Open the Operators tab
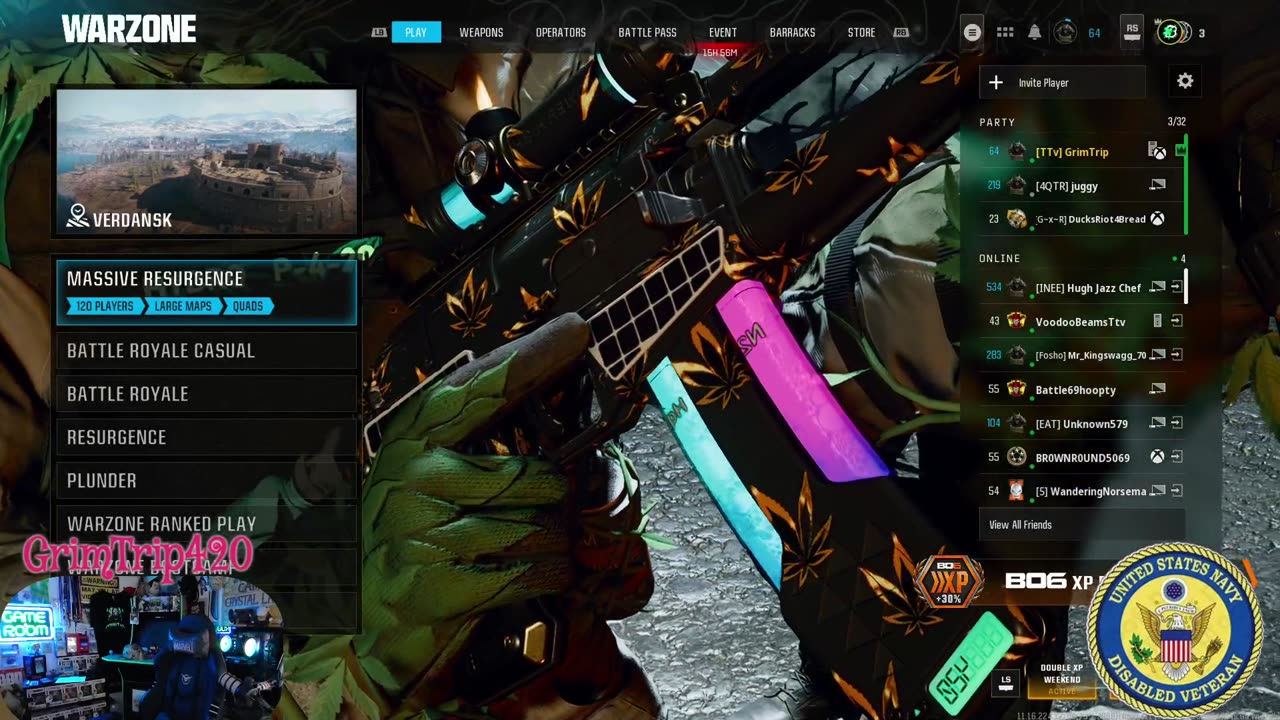 pos(560,33)
